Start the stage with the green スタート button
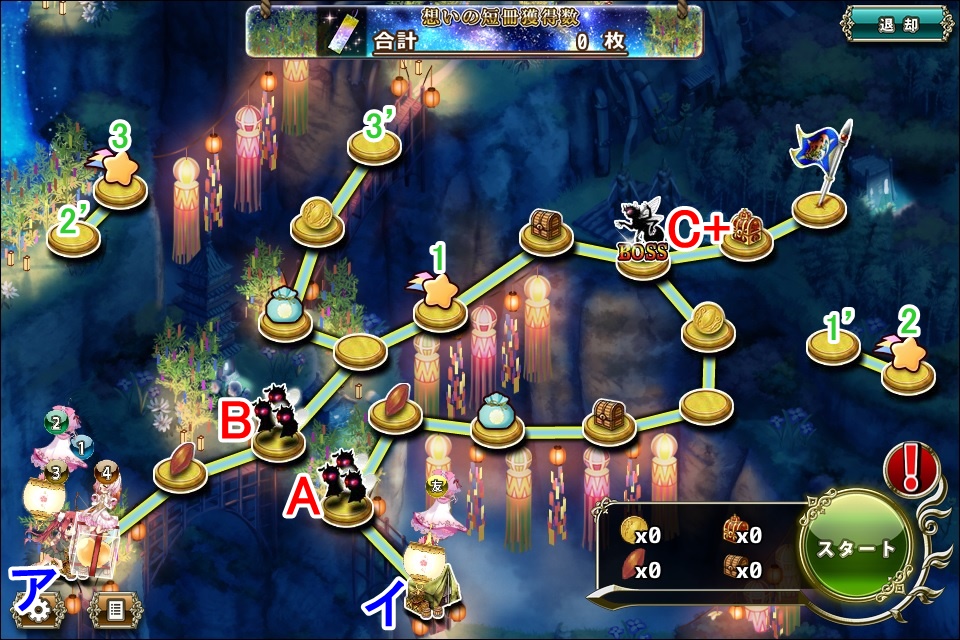The image size is (960, 640). tap(857, 548)
